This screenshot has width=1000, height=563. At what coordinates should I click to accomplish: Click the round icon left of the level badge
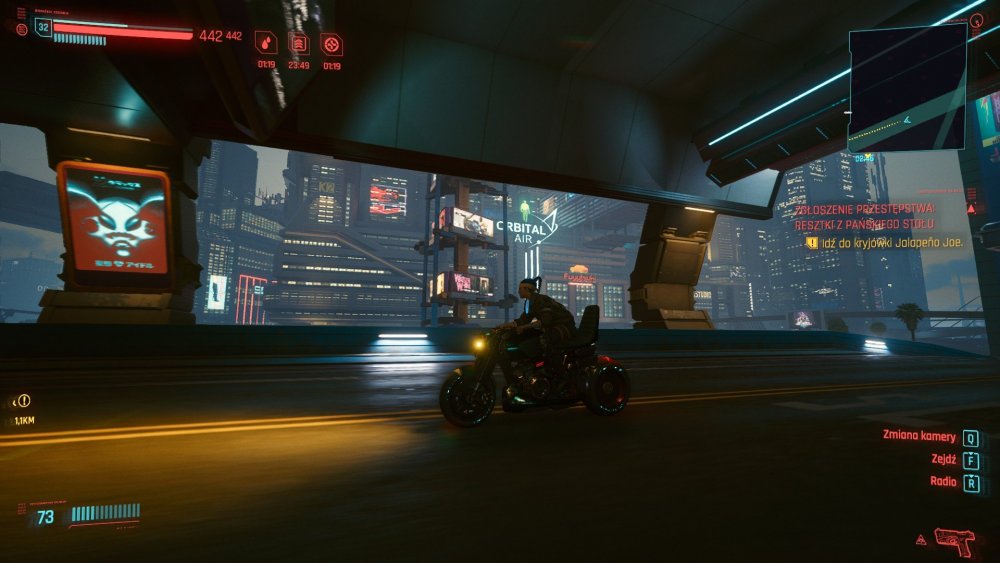coord(21,29)
